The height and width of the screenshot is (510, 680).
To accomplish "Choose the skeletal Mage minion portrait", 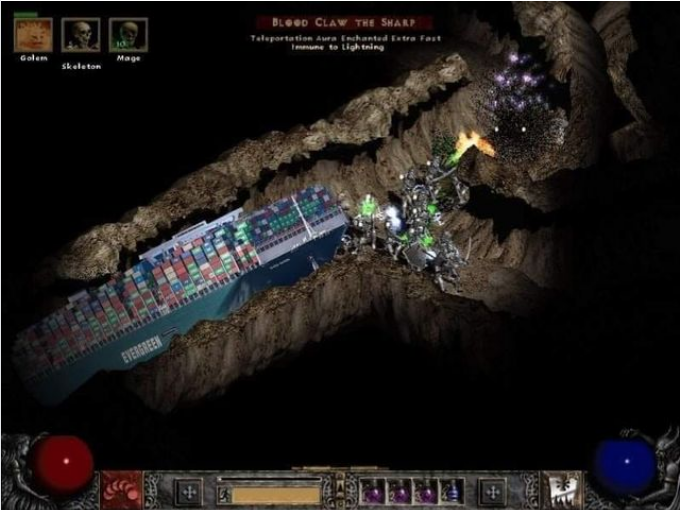I will [128, 35].
